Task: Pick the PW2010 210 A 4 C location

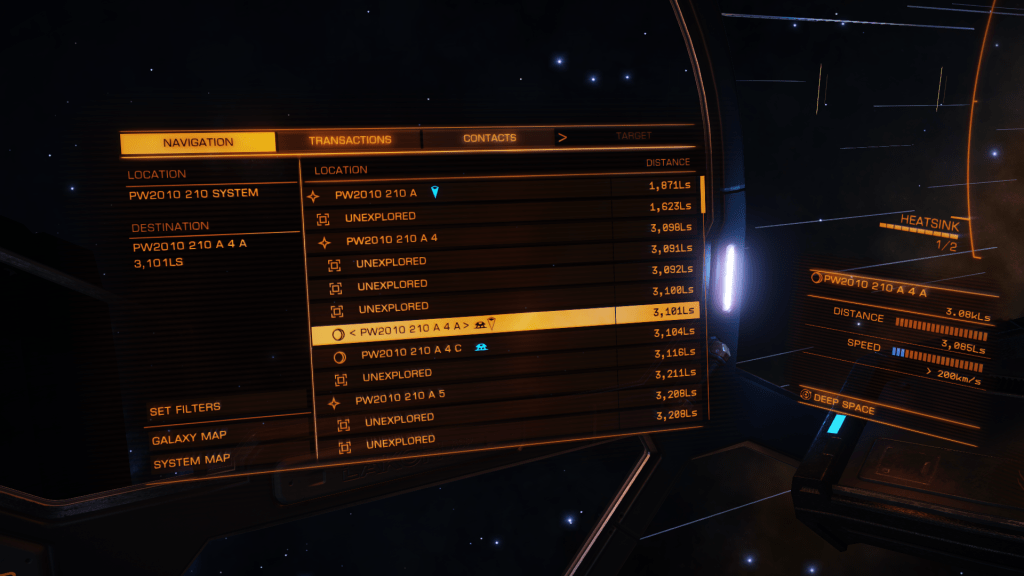Action: click(x=411, y=353)
